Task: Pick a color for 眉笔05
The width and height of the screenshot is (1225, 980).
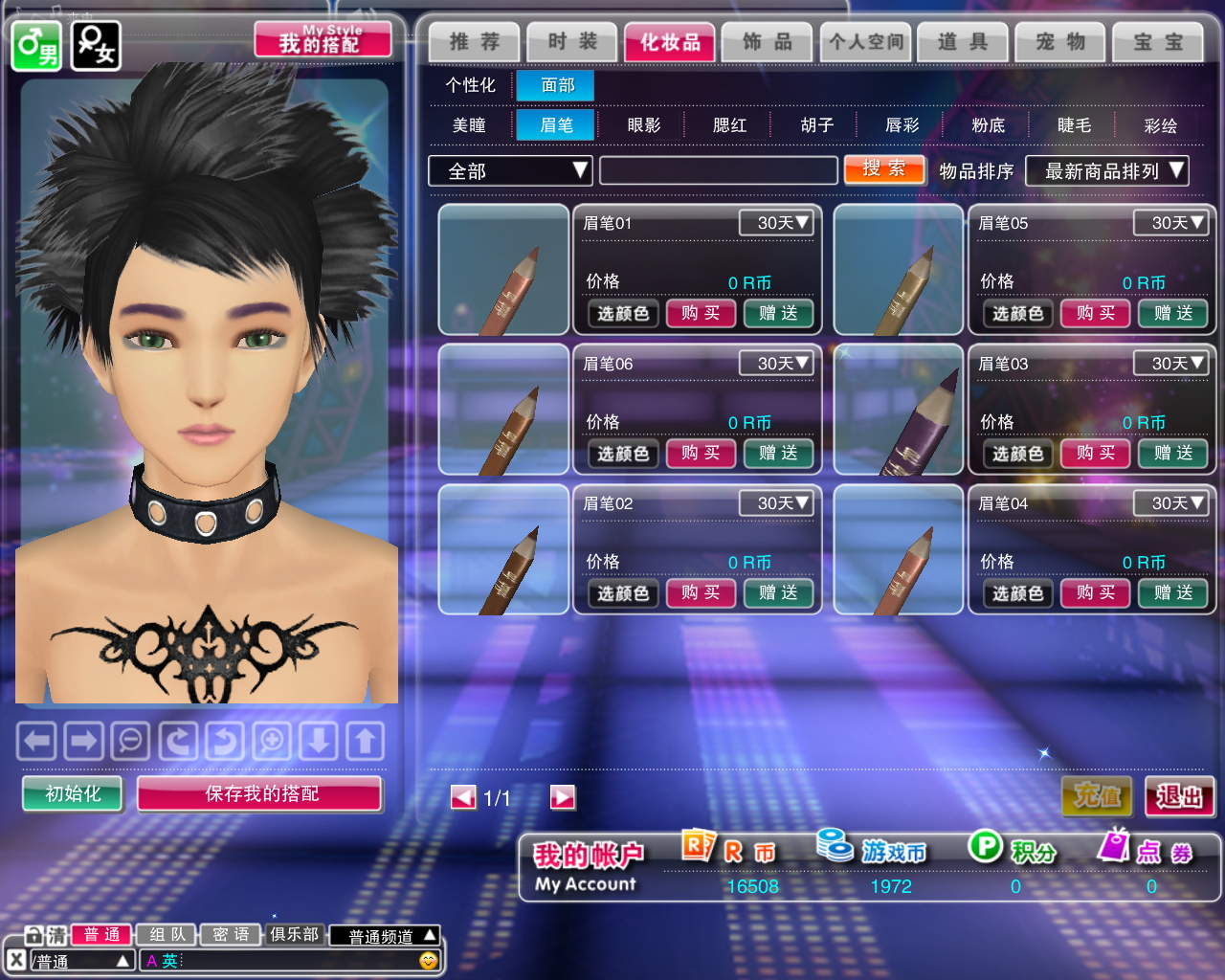Action: pyautogui.click(x=1017, y=313)
